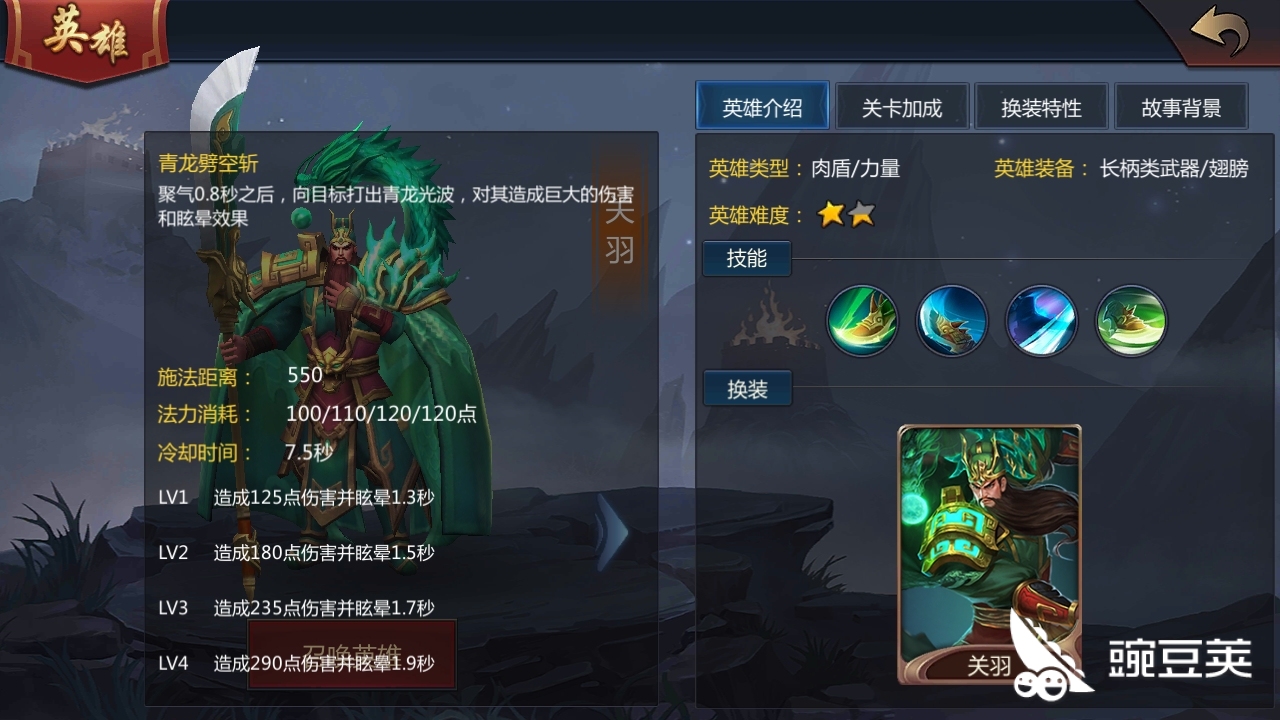Toggle the first gold difficulty star
Image resolution: width=1280 pixels, height=720 pixels.
[x=831, y=213]
